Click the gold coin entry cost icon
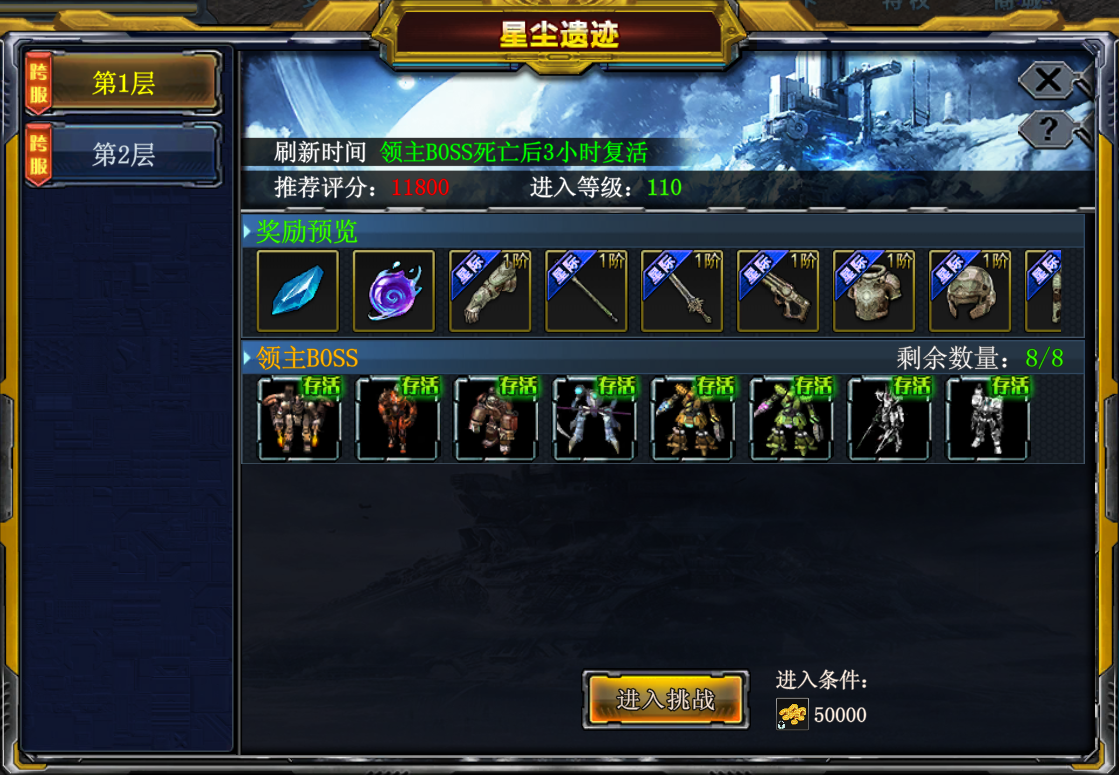The image size is (1119, 775). point(793,714)
